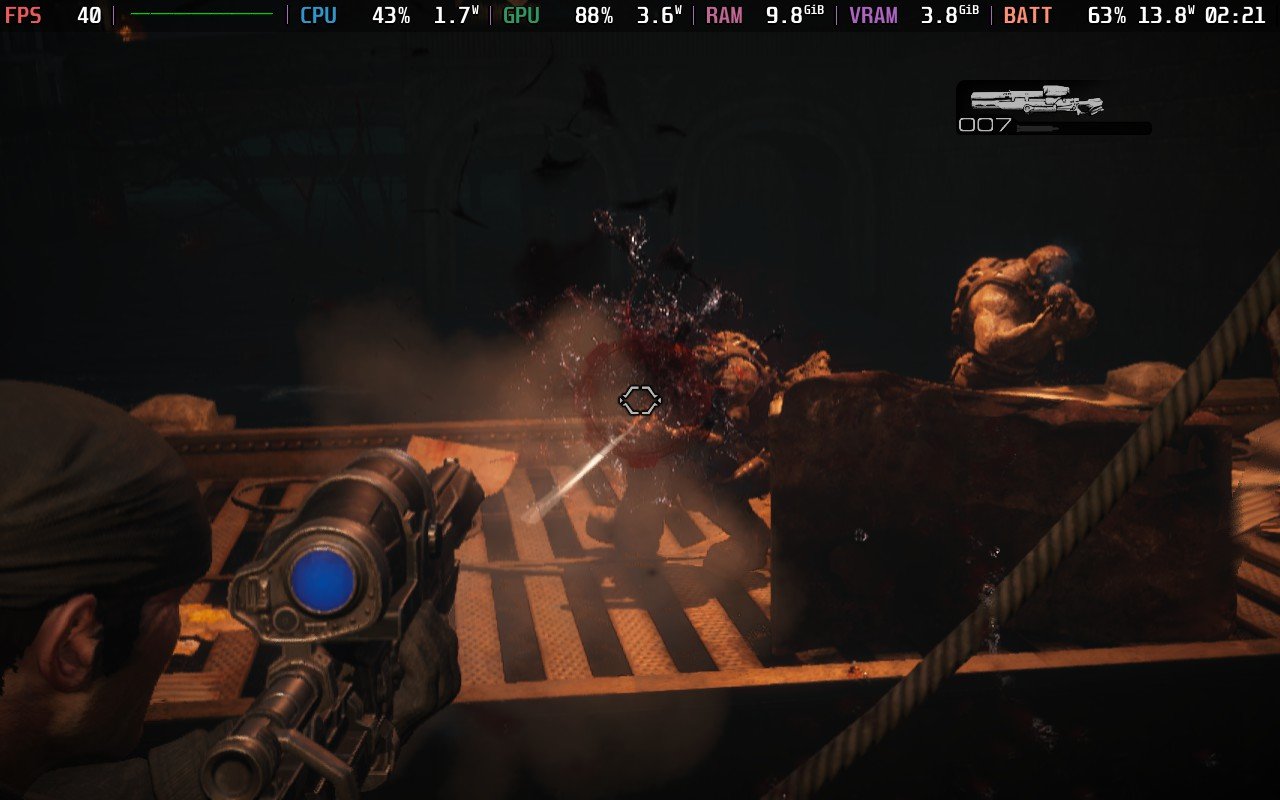Image resolution: width=1280 pixels, height=800 pixels.
Task: Select the RAM indicator in the overlay bar
Action: coord(723,15)
